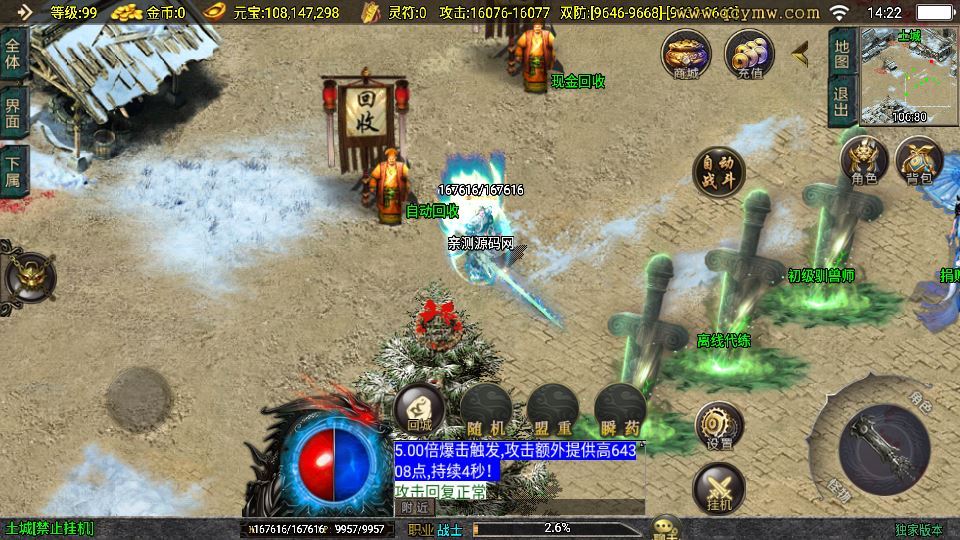Viewport: 960px width, 540px height.
Task: Click the 退出 exit tab
Action: pos(842,101)
